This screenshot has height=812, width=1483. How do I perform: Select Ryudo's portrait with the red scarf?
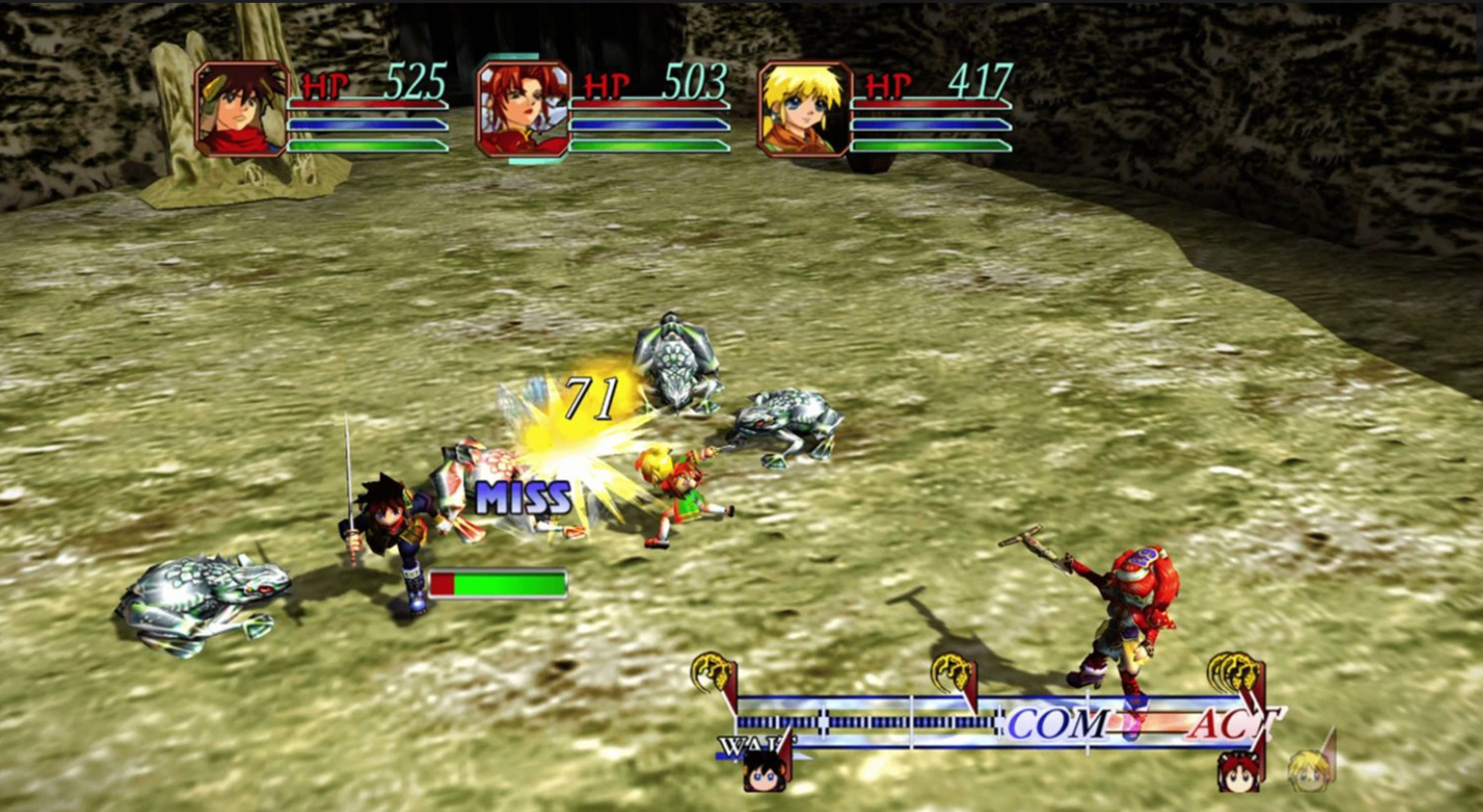242,109
